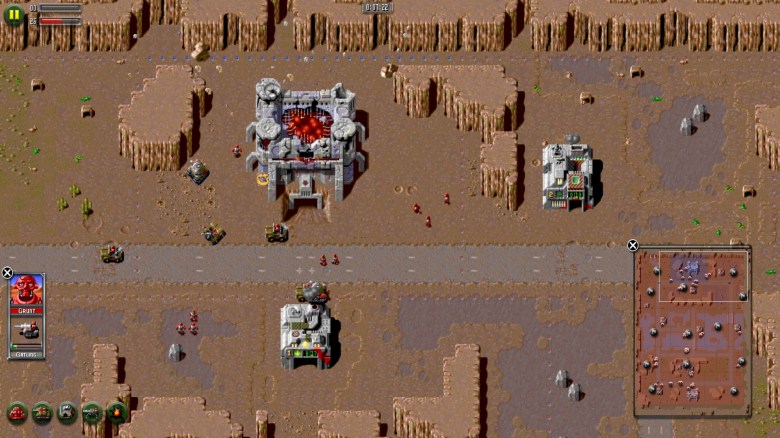Activate the explosion icon button
The height and width of the screenshot is (438, 780).
[116, 412]
